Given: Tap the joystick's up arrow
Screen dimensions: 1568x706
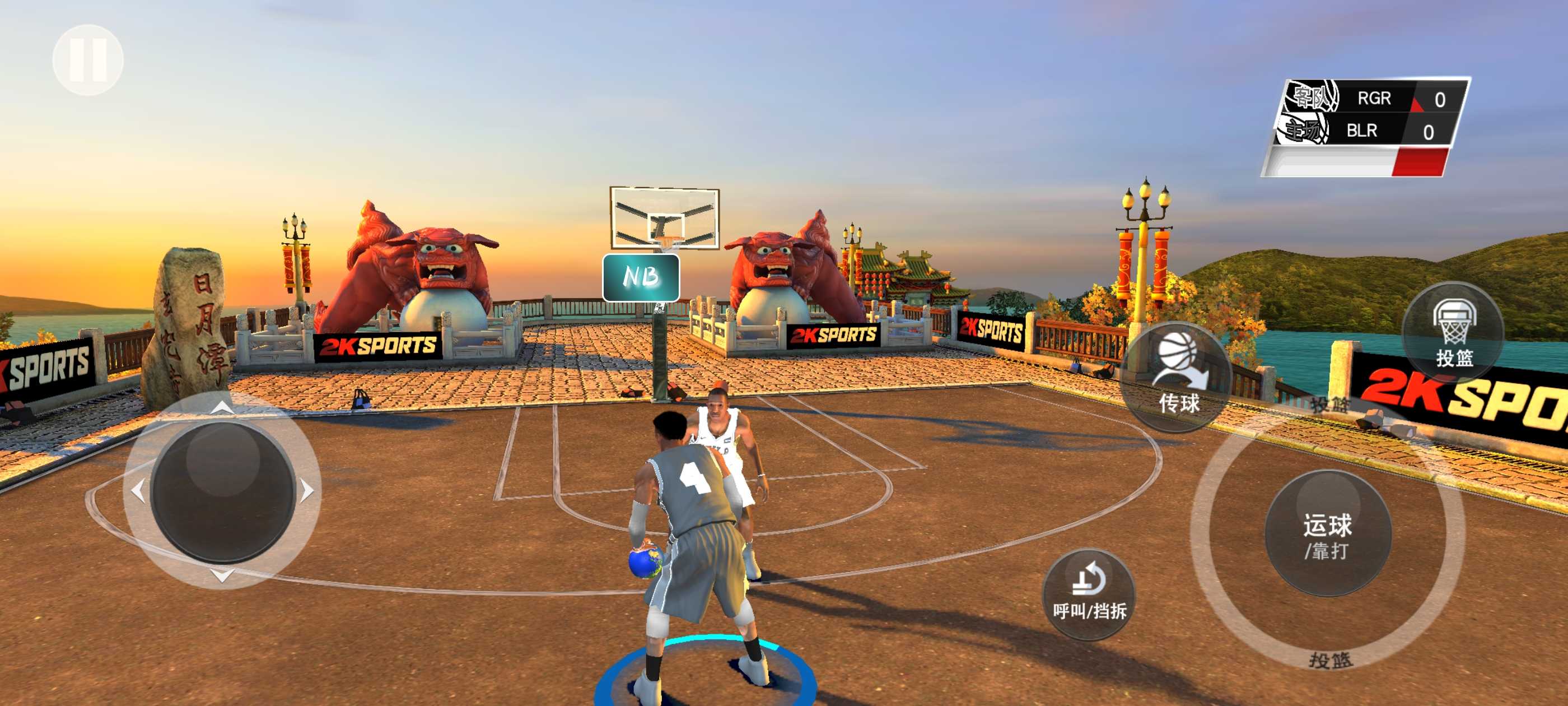Looking at the screenshot, I should tap(222, 408).
